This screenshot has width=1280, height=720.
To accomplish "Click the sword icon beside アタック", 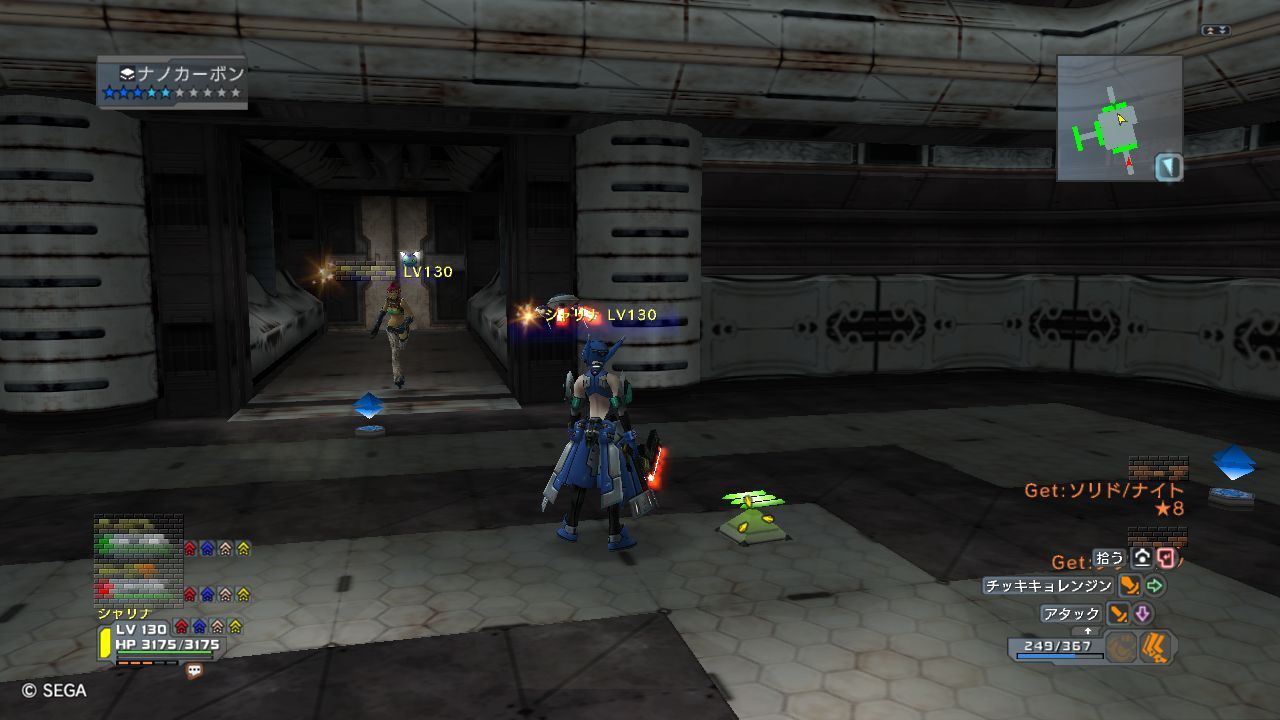I will (1119, 613).
